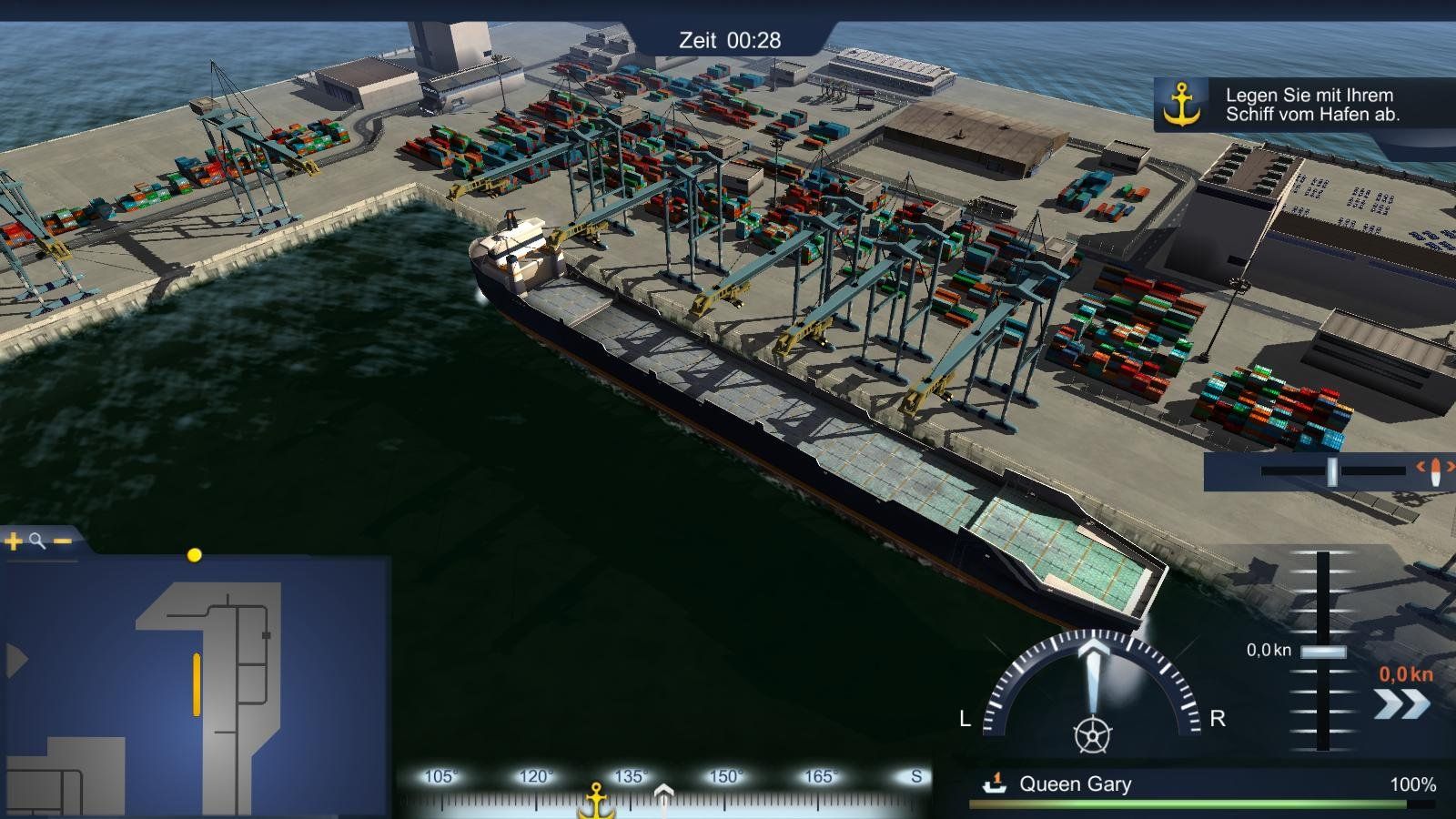Click the ship's wheel icon below the rudder gauge
Screen dimensions: 1456x819
(1092, 734)
